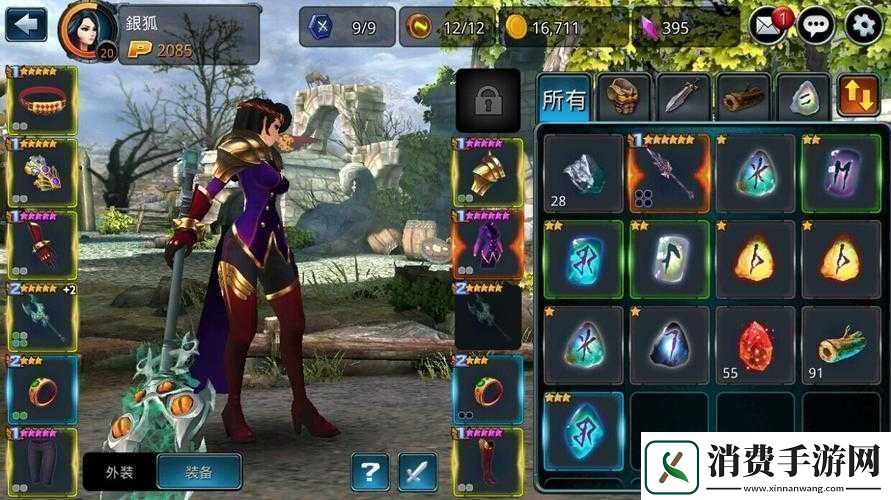891x500 pixels.
Task: Go back with the arrow button
Action: [x=26, y=23]
